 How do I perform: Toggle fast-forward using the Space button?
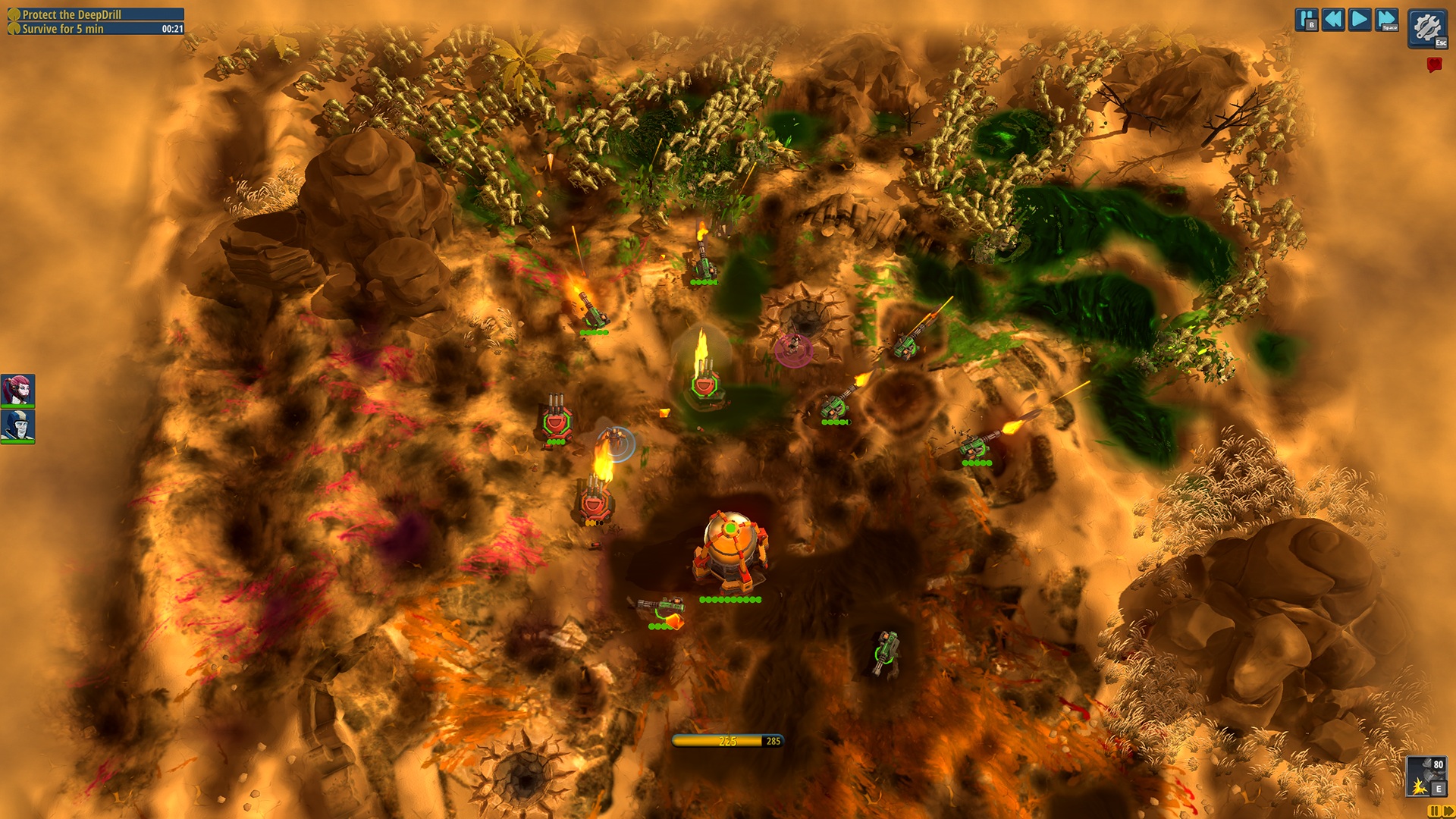[x=1386, y=19]
